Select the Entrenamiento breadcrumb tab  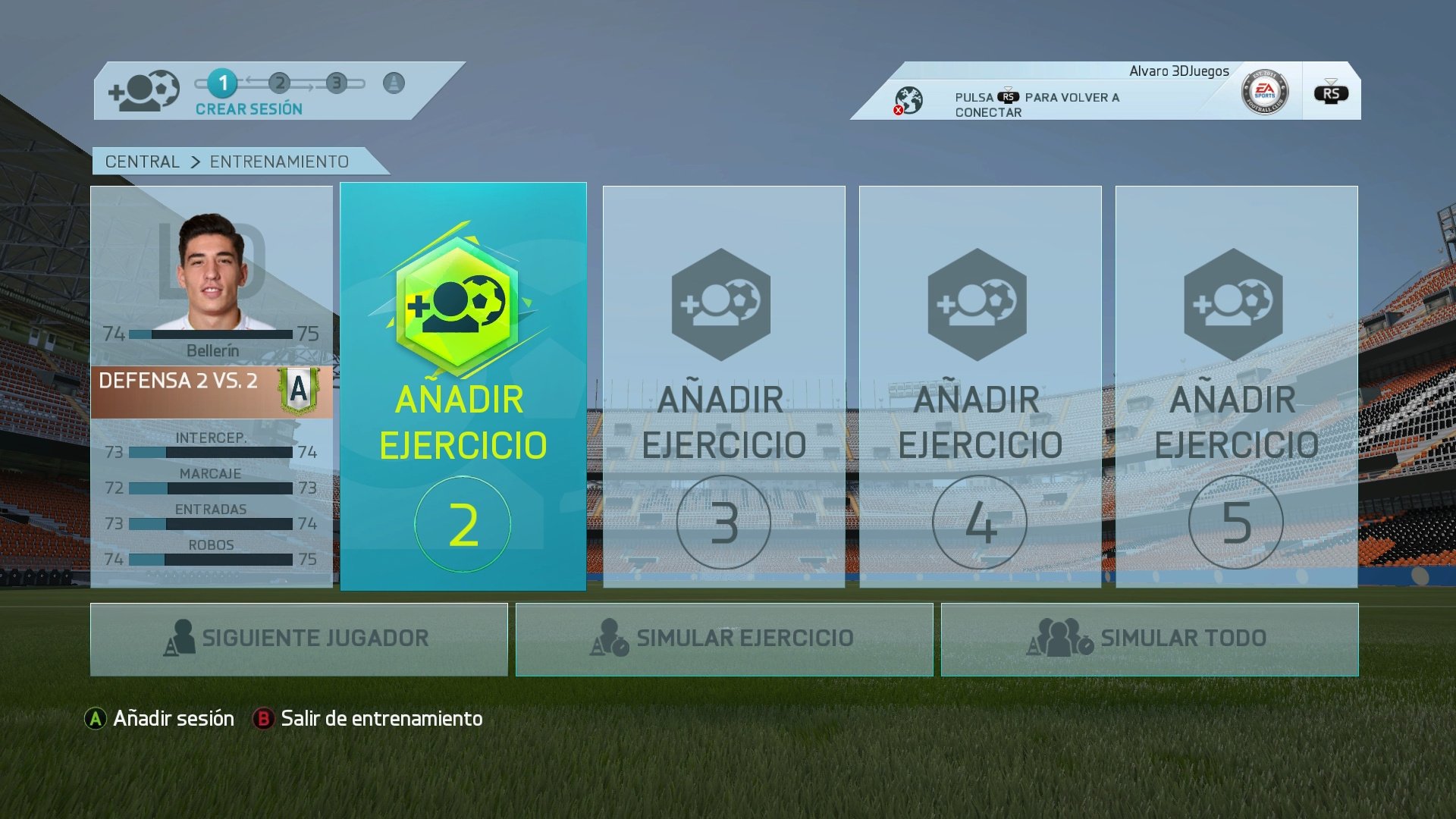(x=278, y=161)
